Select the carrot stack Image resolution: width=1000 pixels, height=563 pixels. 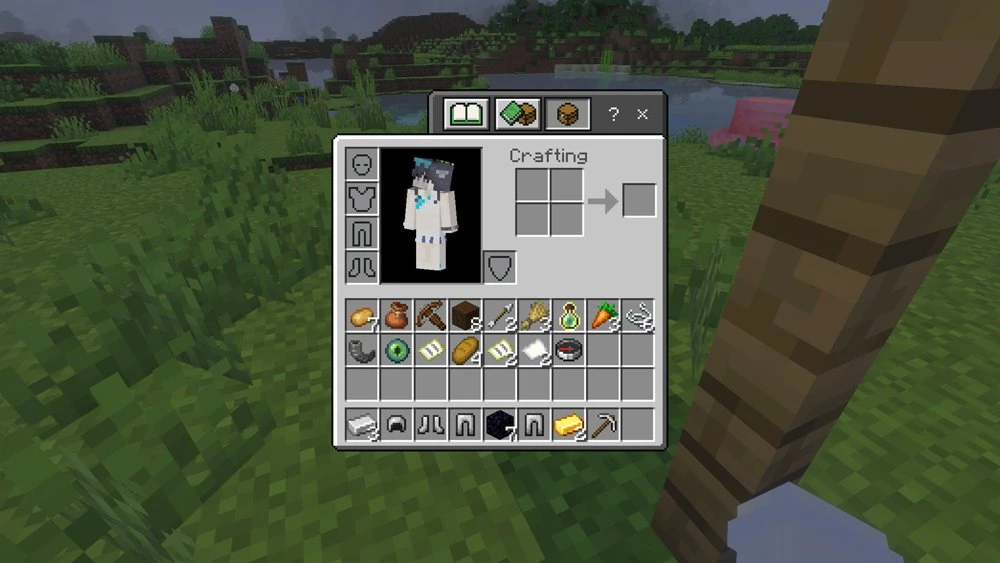603,317
